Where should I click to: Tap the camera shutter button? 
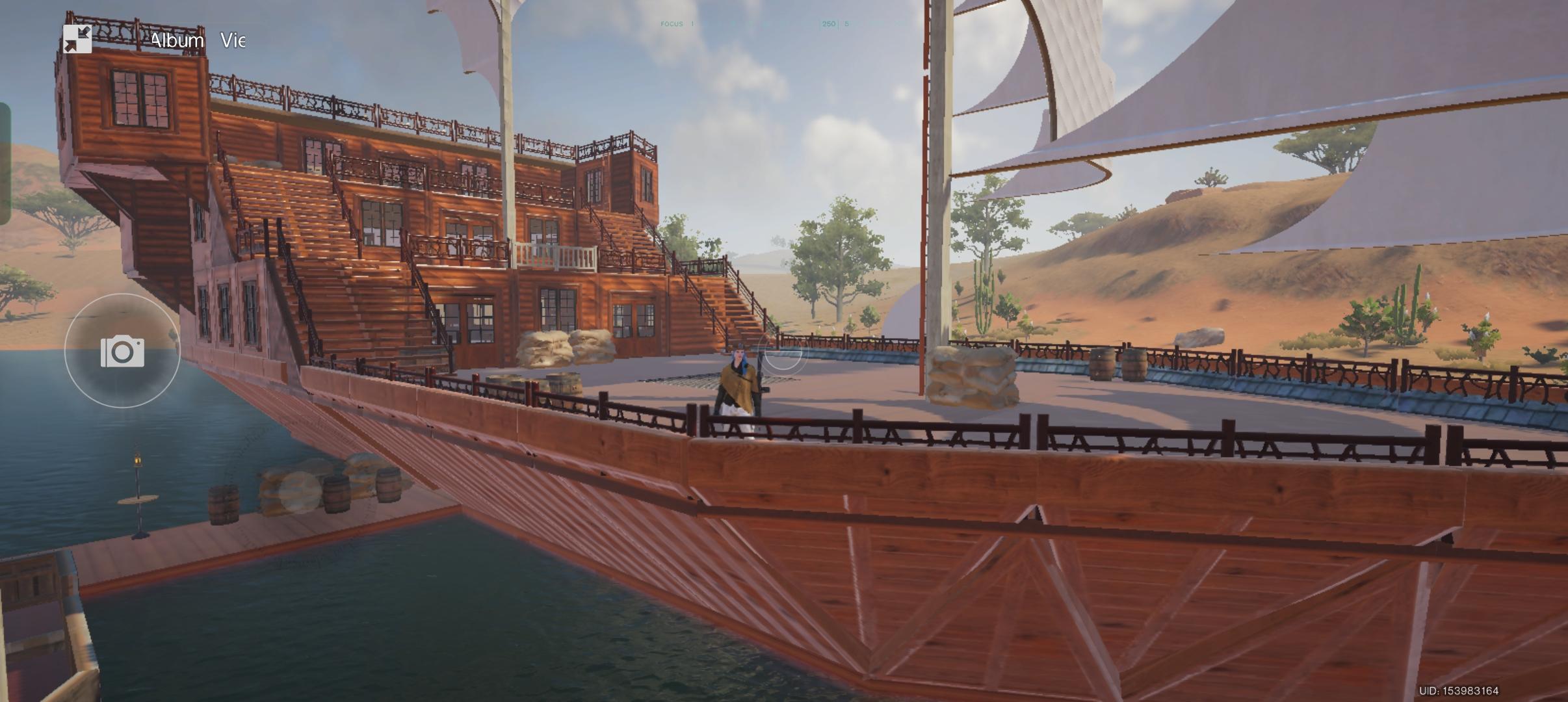point(122,351)
